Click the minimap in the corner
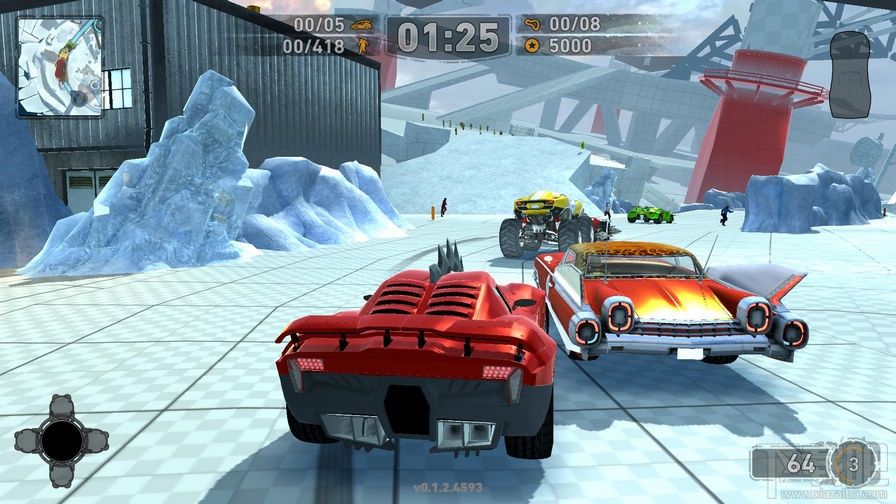896x504 pixels. tap(60, 66)
